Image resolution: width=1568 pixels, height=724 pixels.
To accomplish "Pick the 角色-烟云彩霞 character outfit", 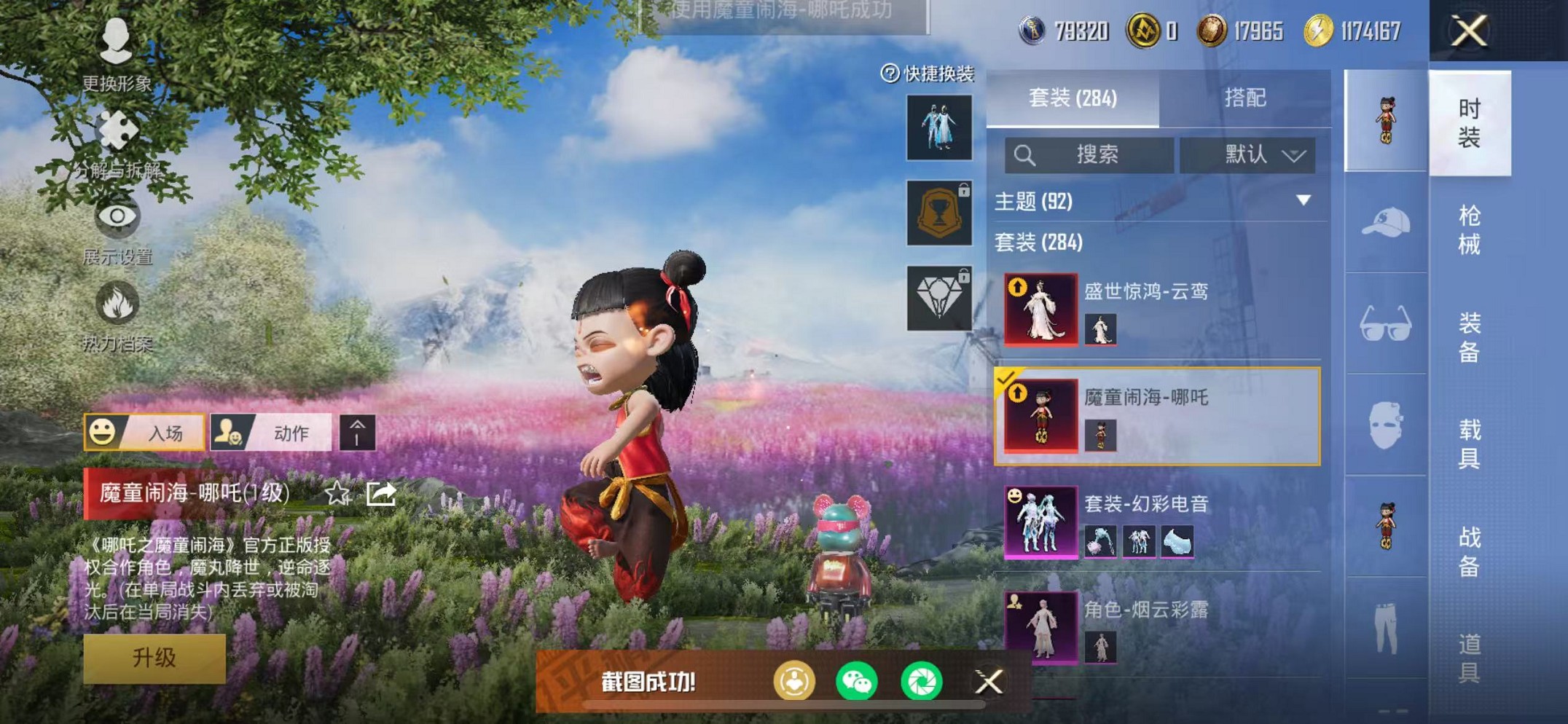I will [1157, 627].
